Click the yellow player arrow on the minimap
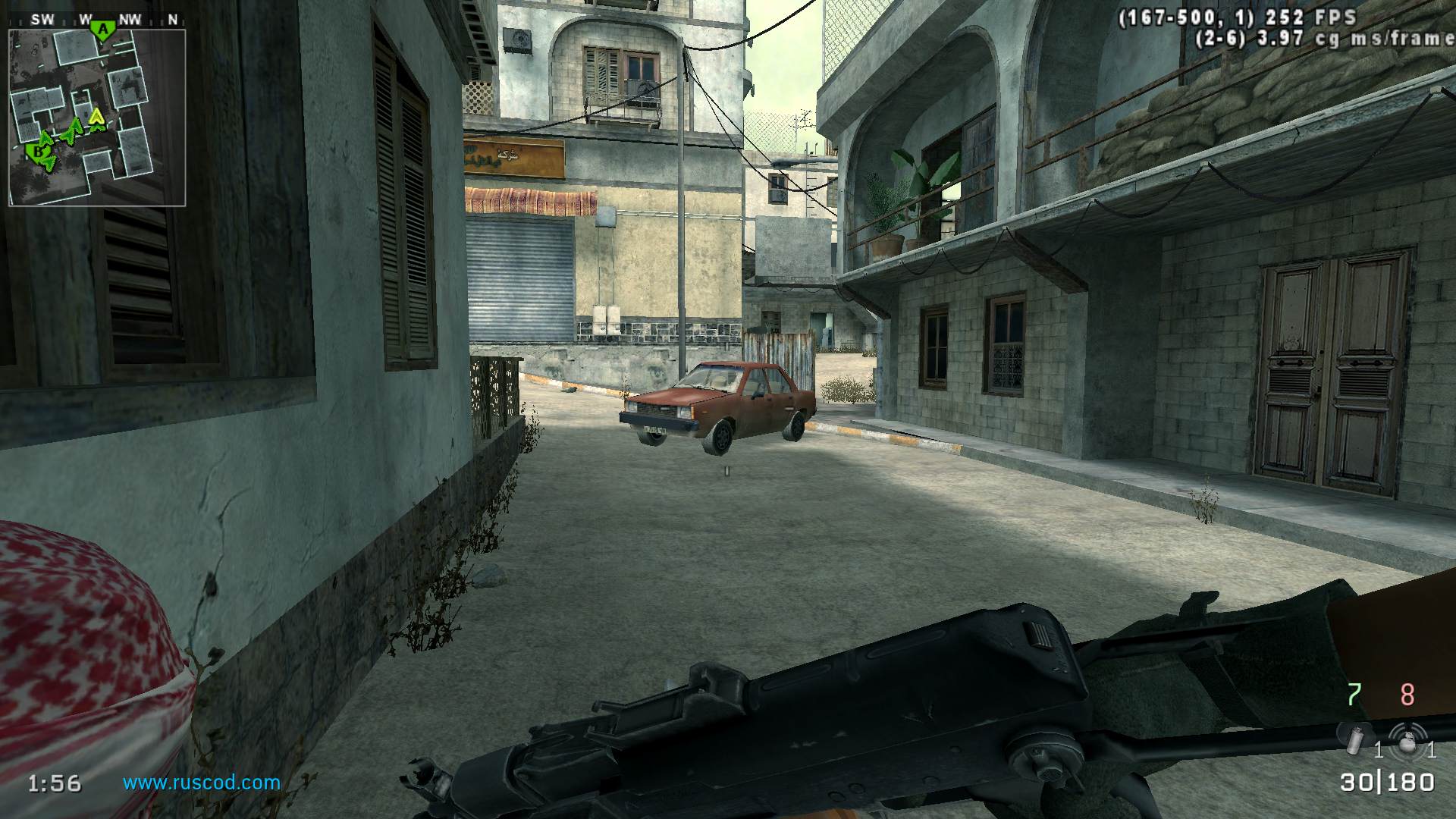 [x=96, y=118]
